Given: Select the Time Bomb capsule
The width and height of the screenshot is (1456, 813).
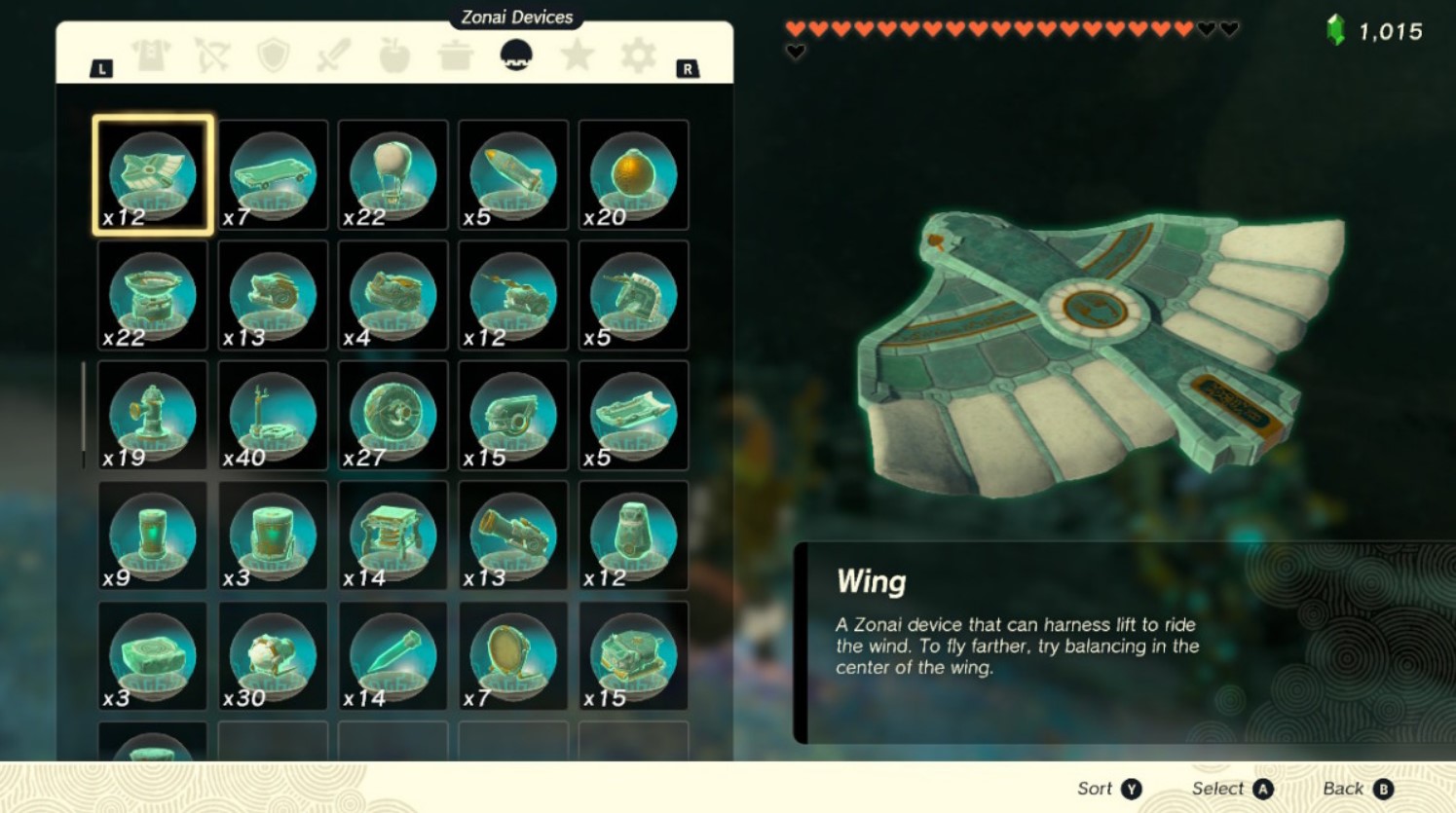Looking at the screenshot, I should coord(633,175).
